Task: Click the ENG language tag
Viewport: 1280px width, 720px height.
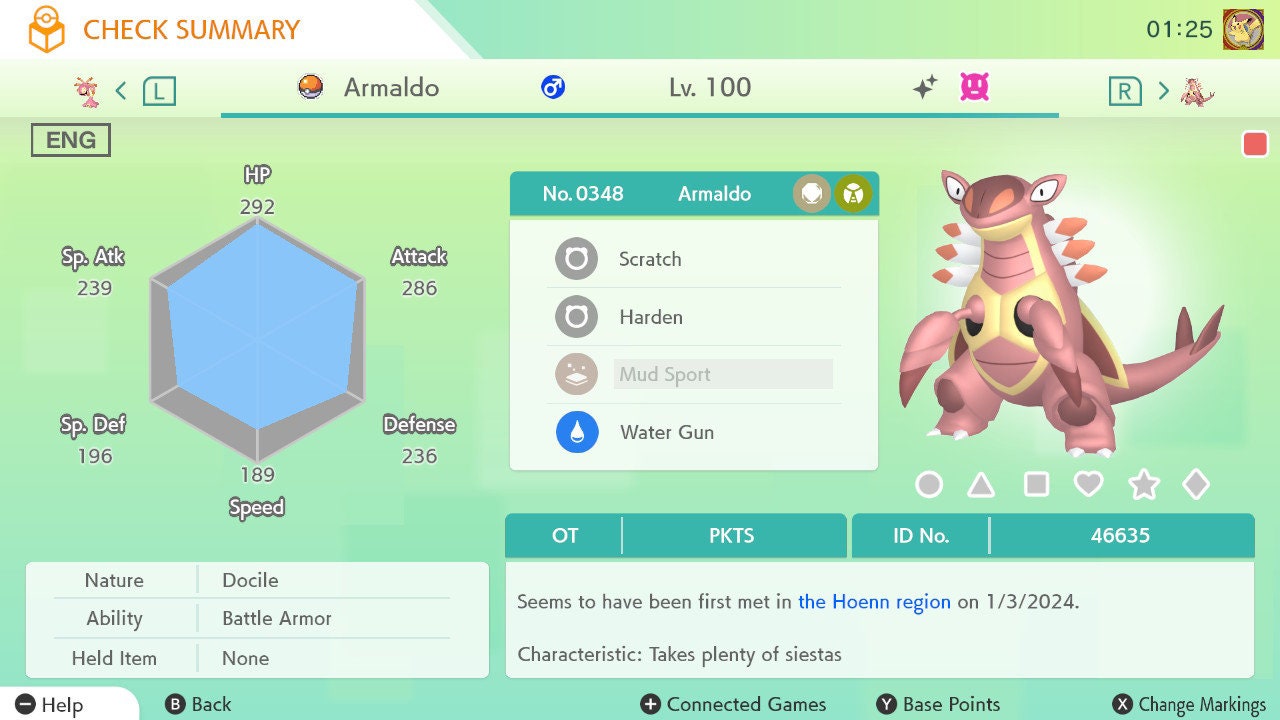Action: 71,141
